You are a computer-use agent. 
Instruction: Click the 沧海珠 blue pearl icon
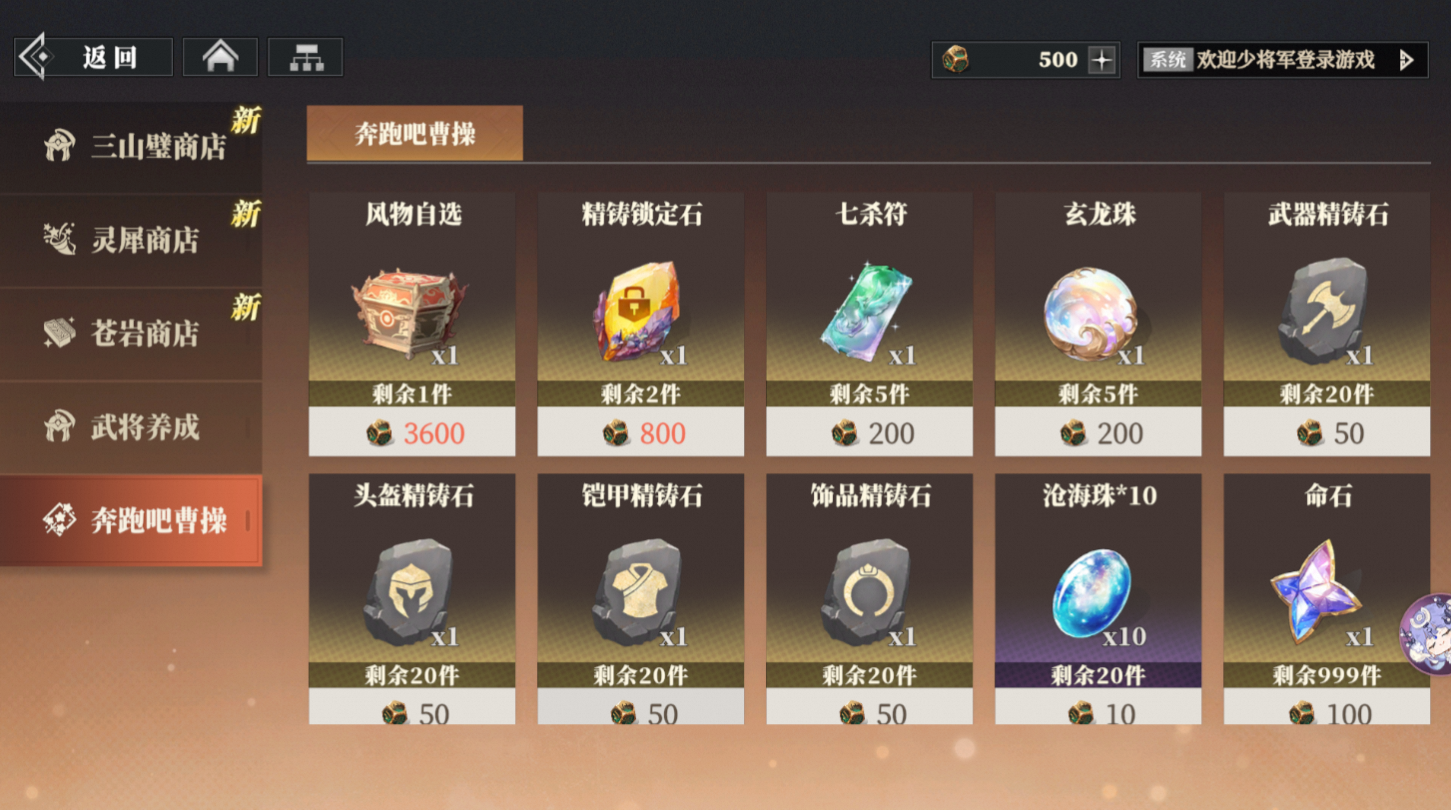1097,590
